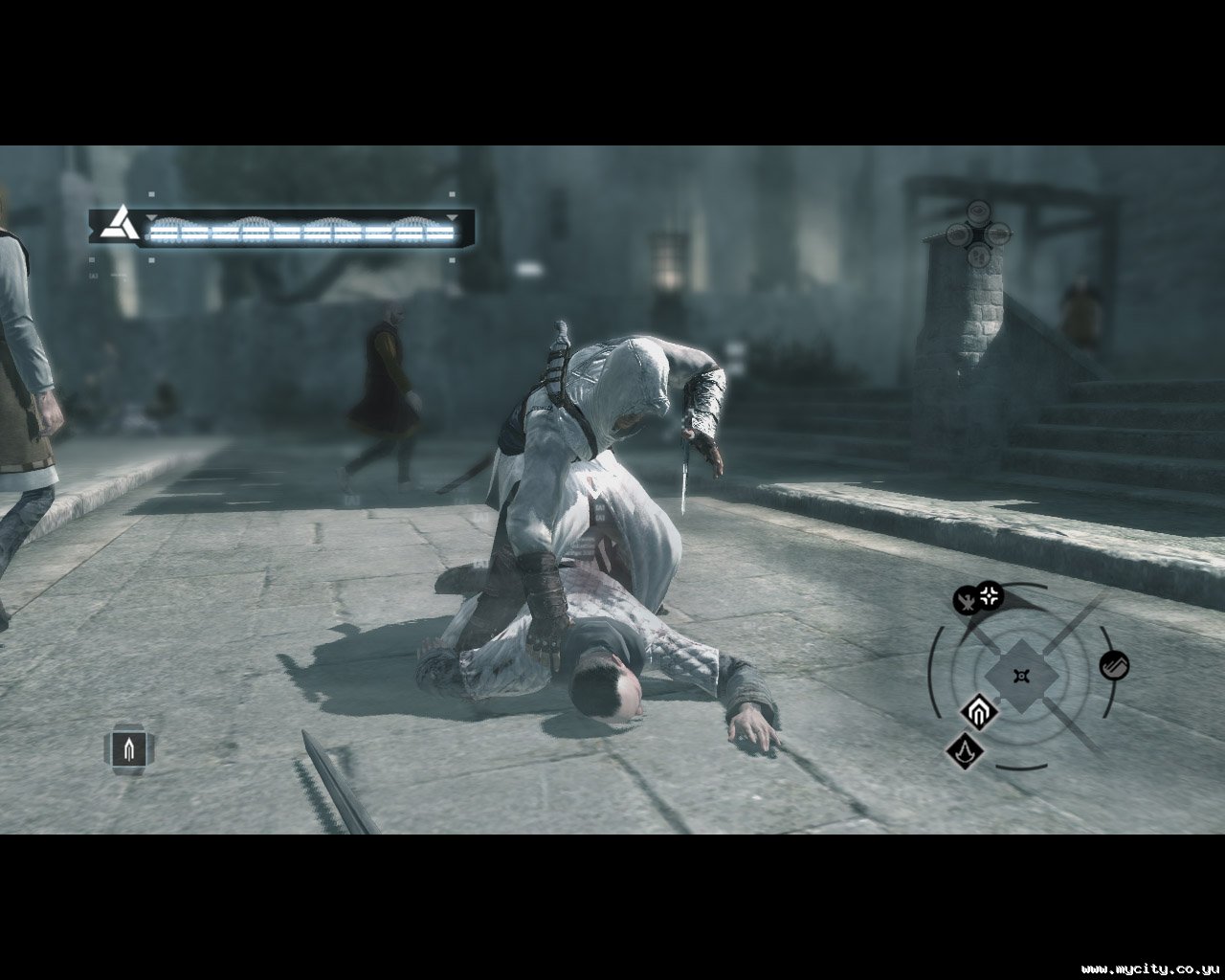The width and height of the screenshot is (1225, 980).
Task: Click the circular minimap radar
Action: [1022, 676]
